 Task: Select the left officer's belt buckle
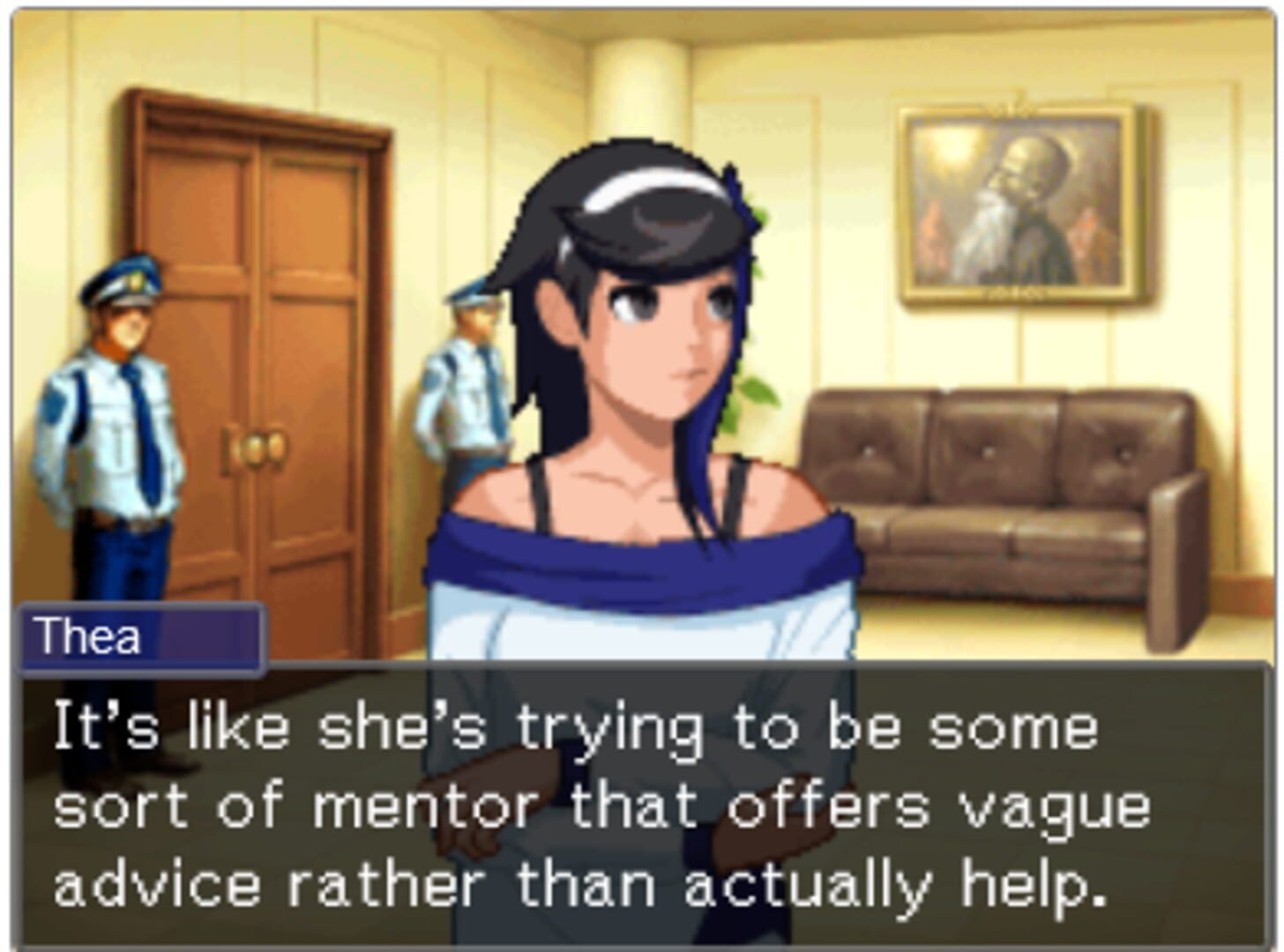[123, 520]
